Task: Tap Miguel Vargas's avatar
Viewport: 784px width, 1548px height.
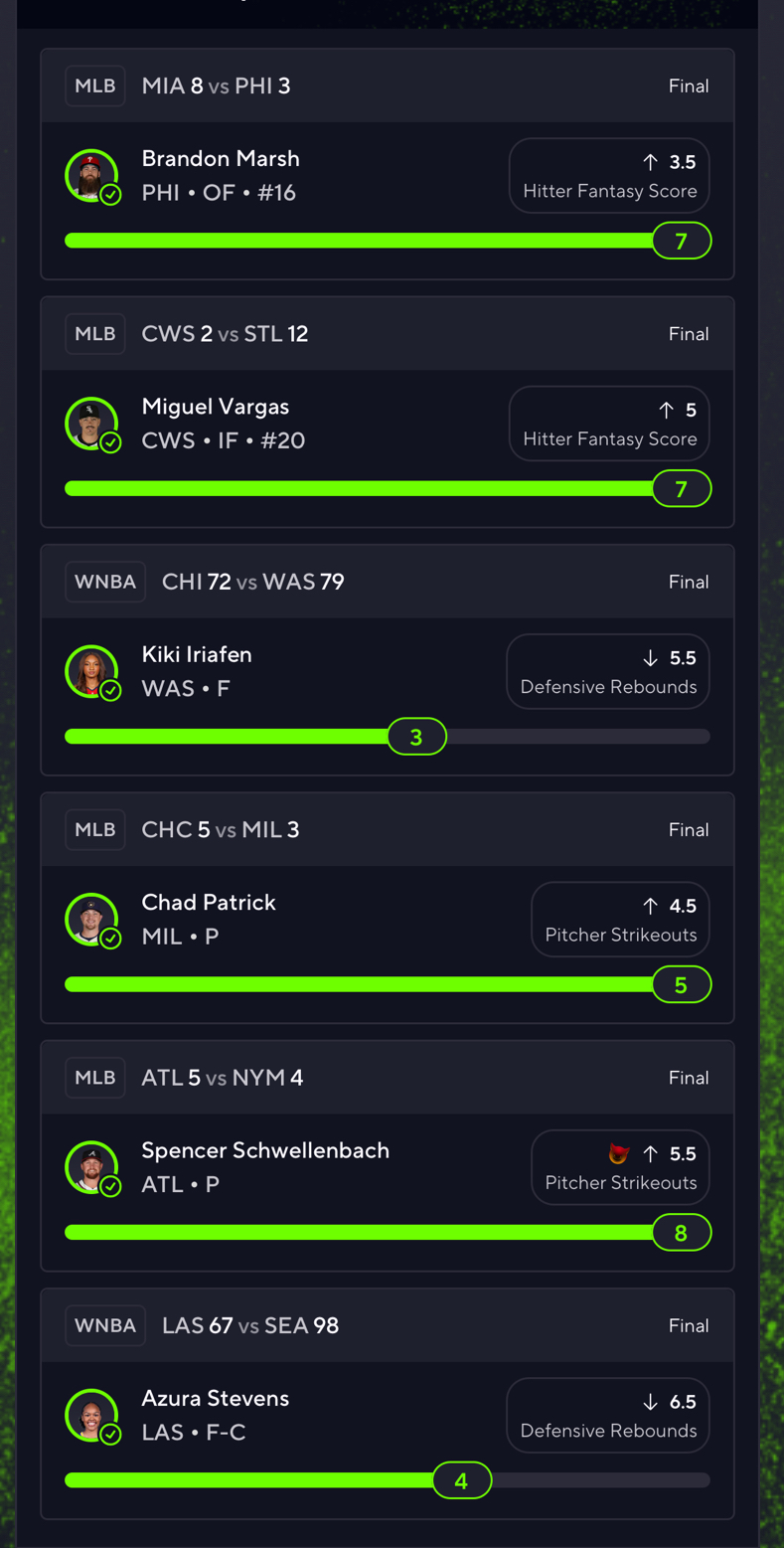Action: 90,424
